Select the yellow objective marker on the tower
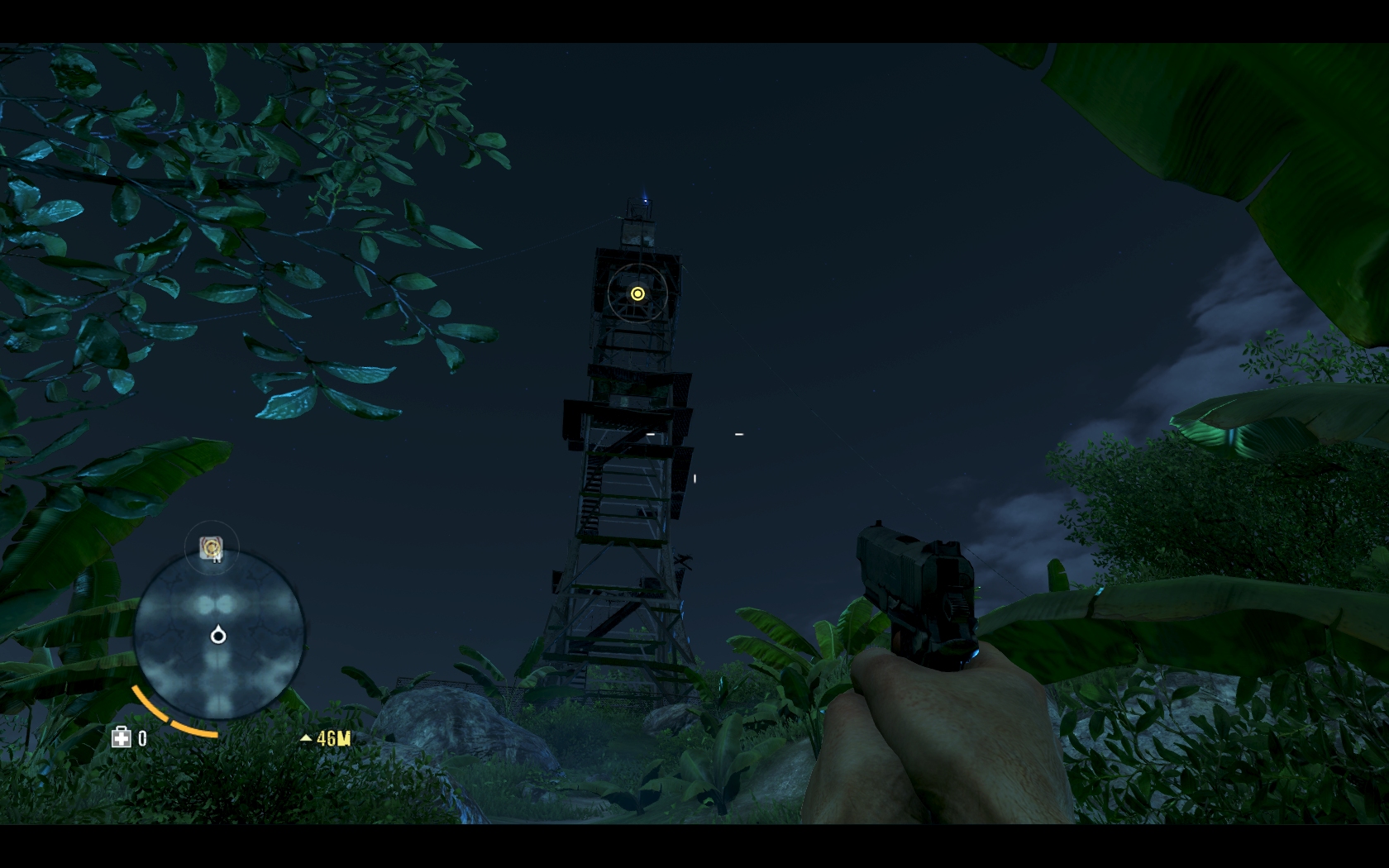1389x868 pixels. 637,293
